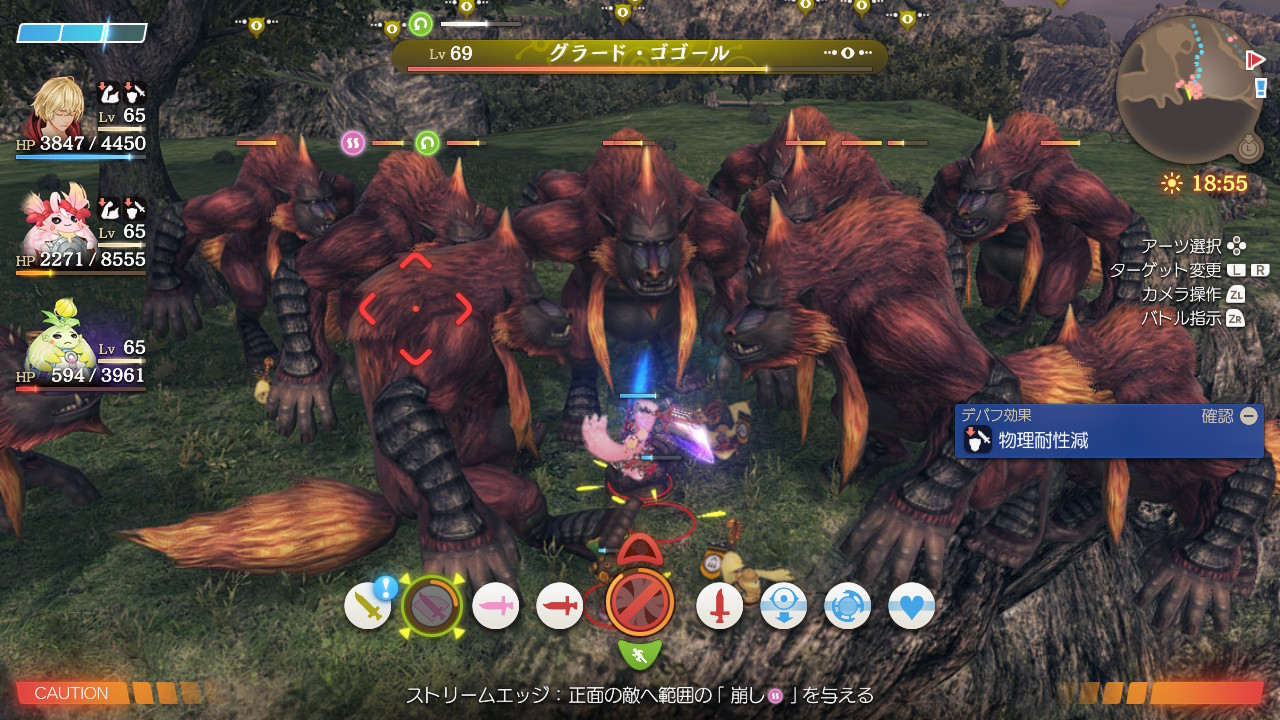
Task: Select the pink Nopon party portrait
Action: click(x=58, y=222)
